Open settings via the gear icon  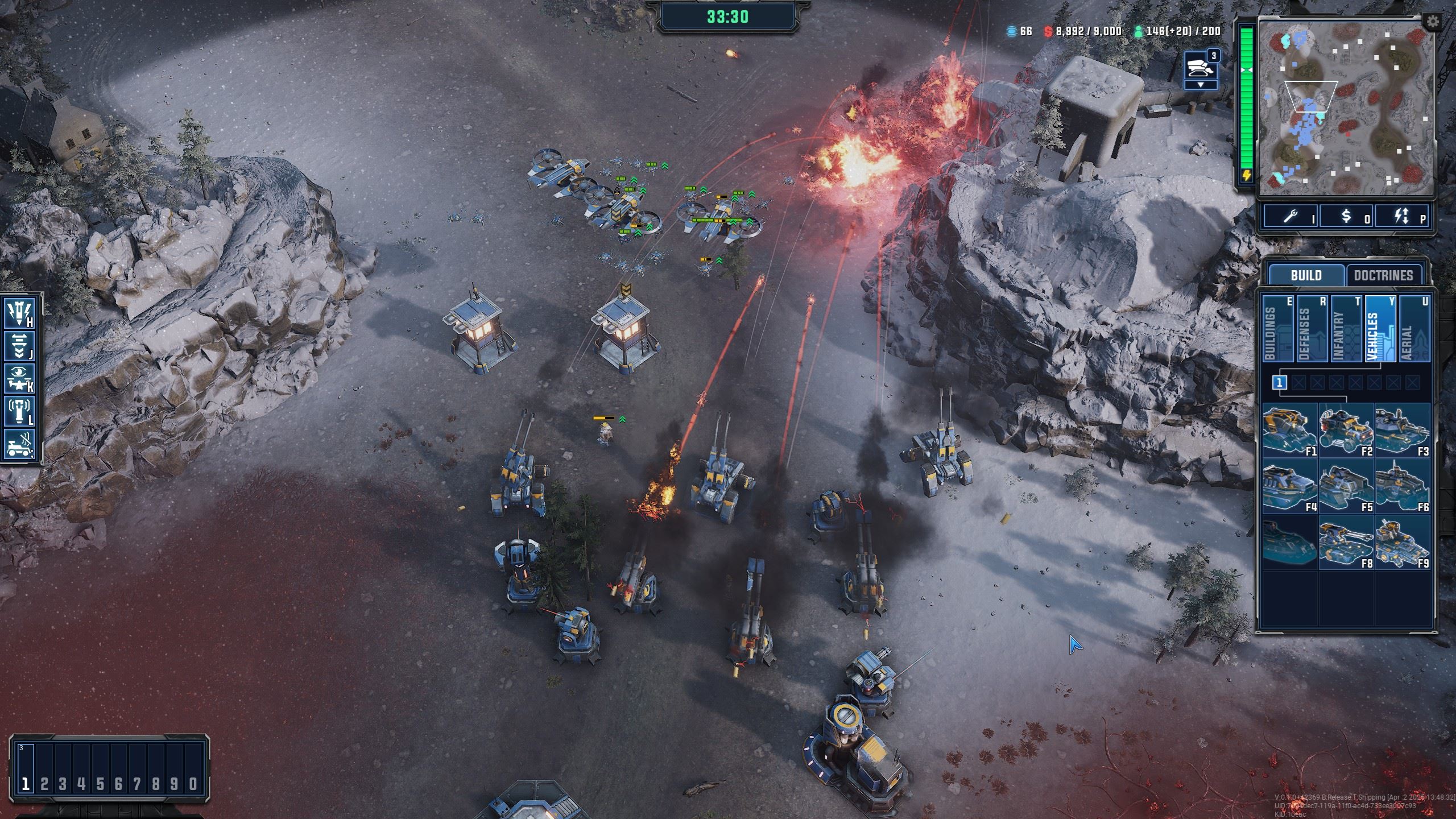coord(1433,22)
